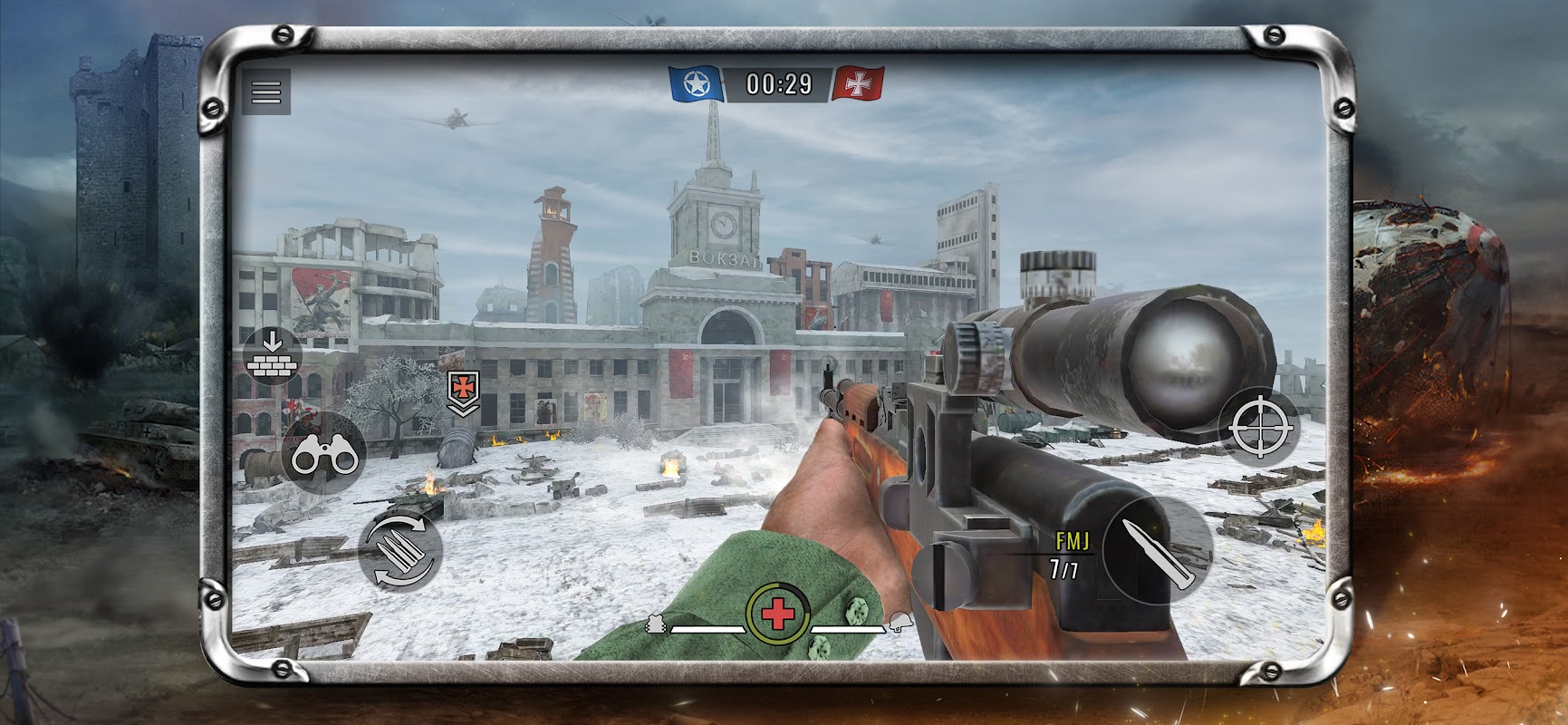Tap the crouch behind cover button
1568x725 pixels.
point(273,356)
